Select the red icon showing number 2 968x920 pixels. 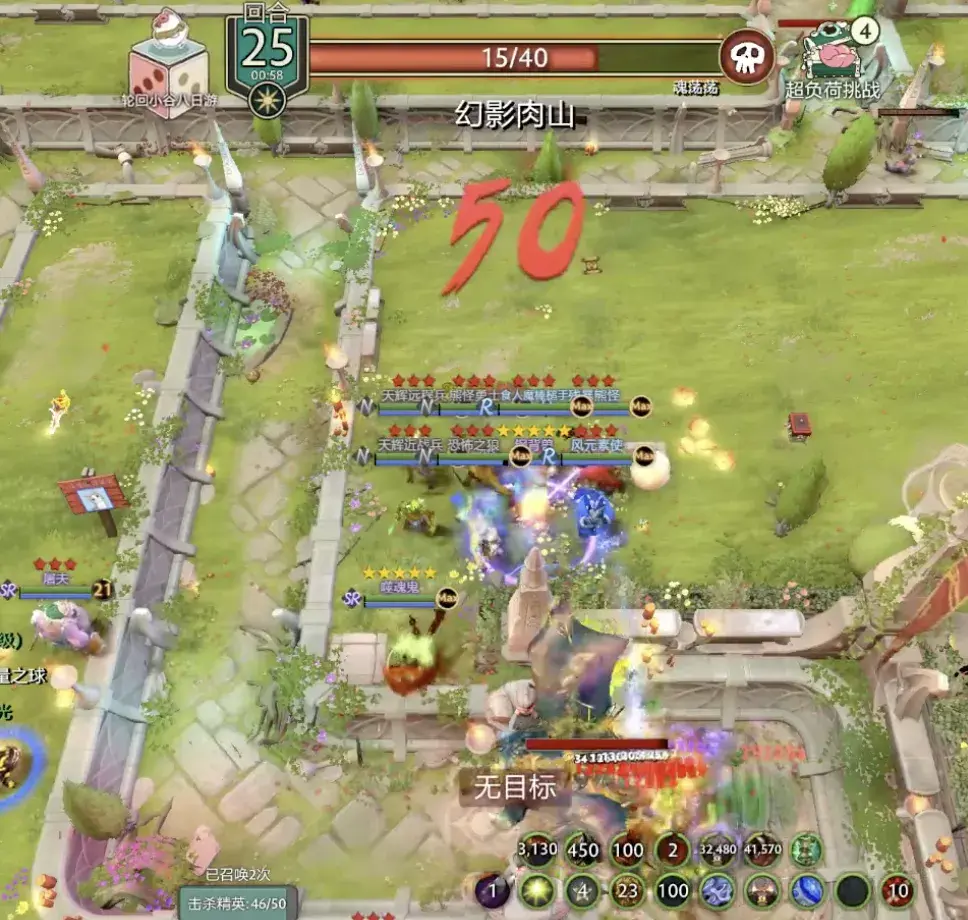(x=672, y=851)
